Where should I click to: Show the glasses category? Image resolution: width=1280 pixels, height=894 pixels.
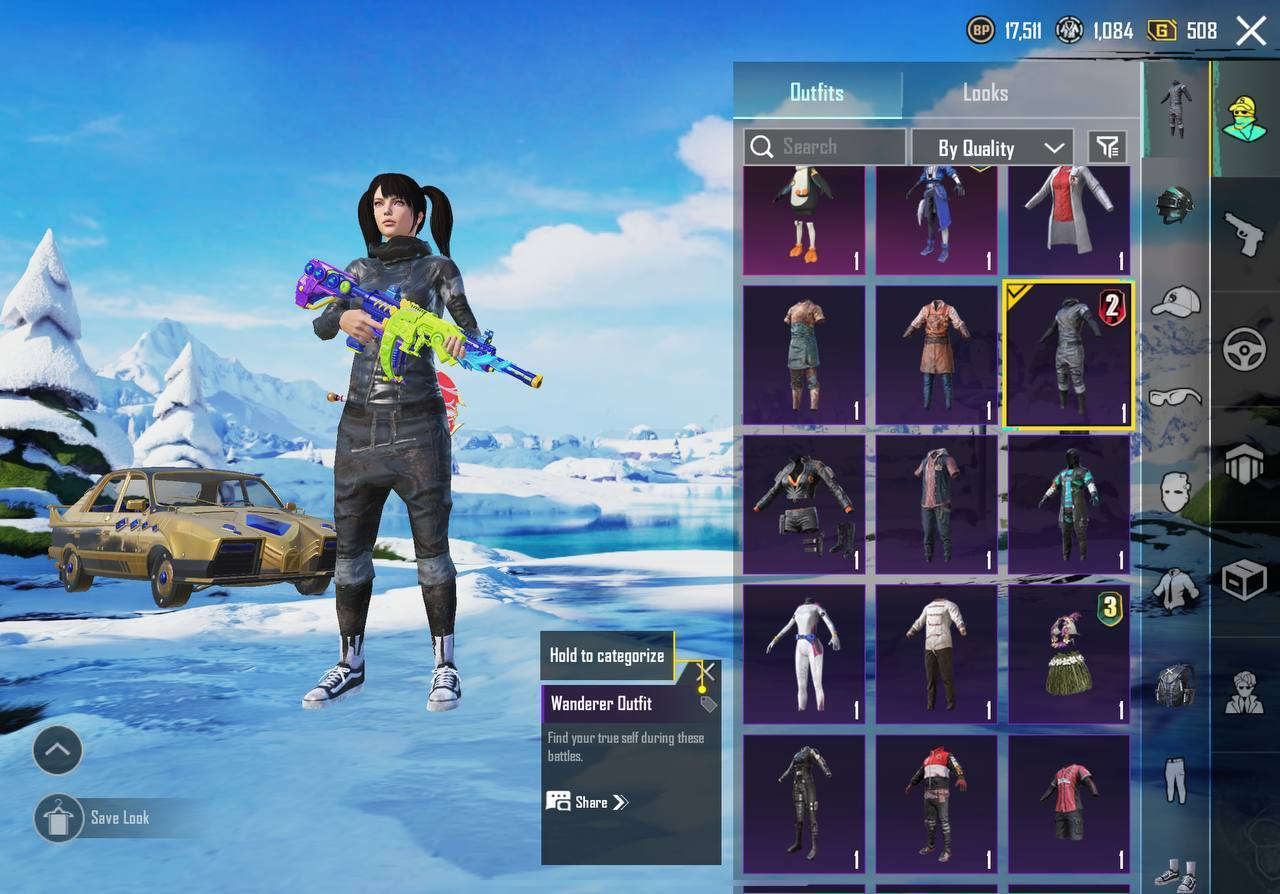tap(1175, 397)
